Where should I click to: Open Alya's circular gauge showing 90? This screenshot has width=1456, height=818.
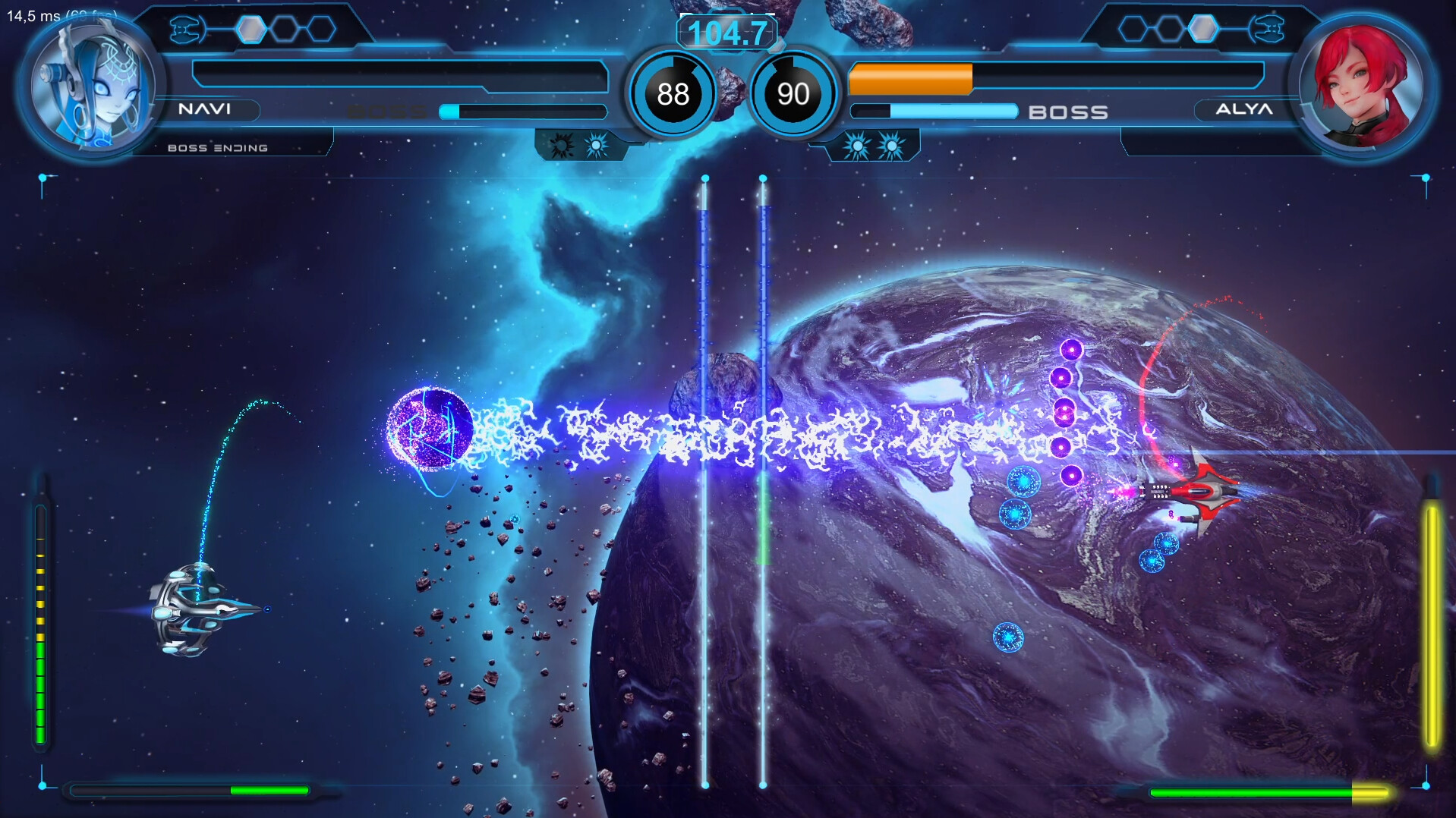click(792, 94)
